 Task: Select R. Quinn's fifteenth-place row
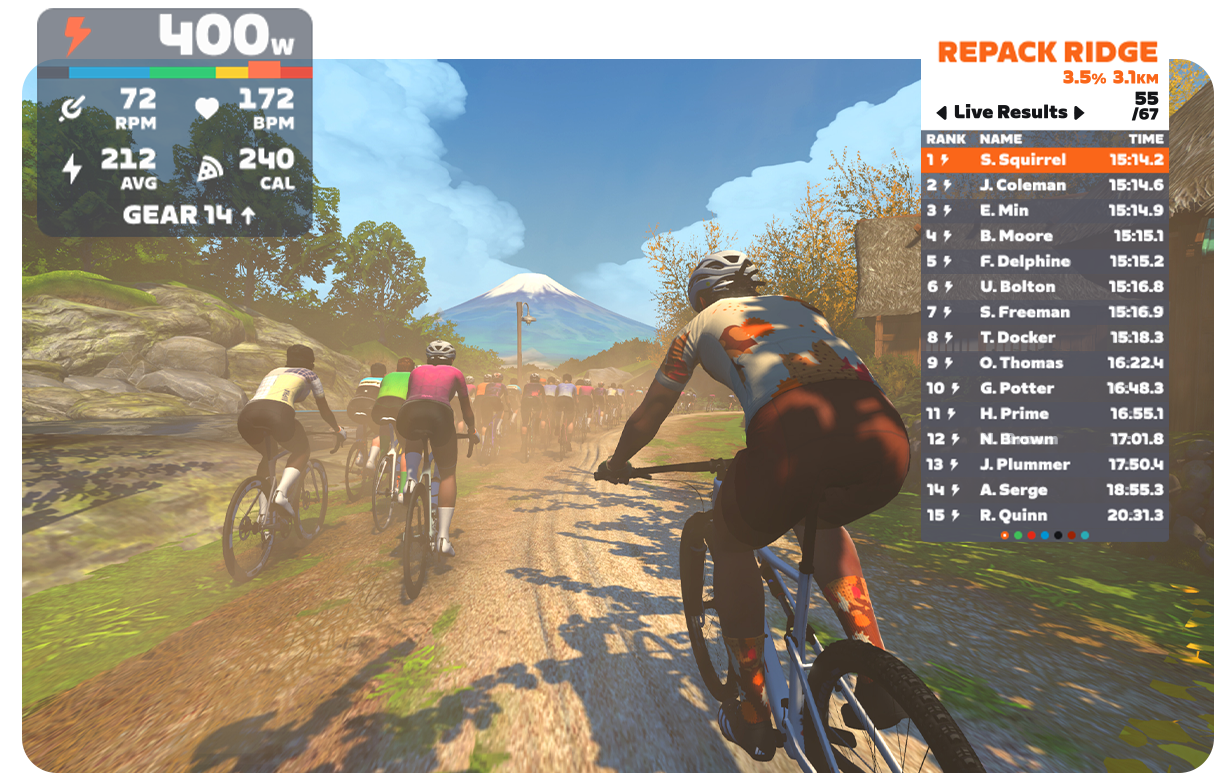(1044, 515)
